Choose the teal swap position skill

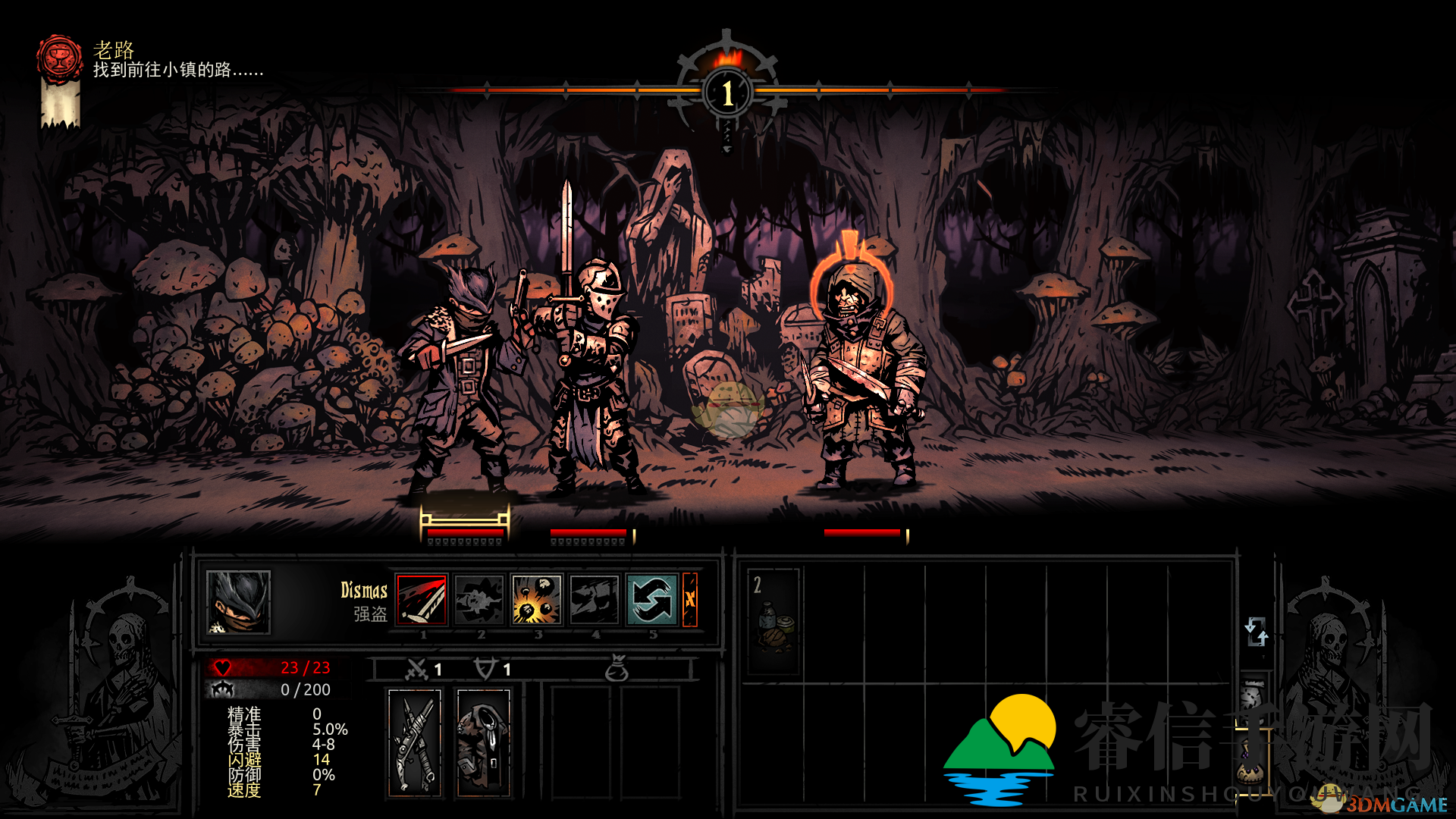click(651, 599)
